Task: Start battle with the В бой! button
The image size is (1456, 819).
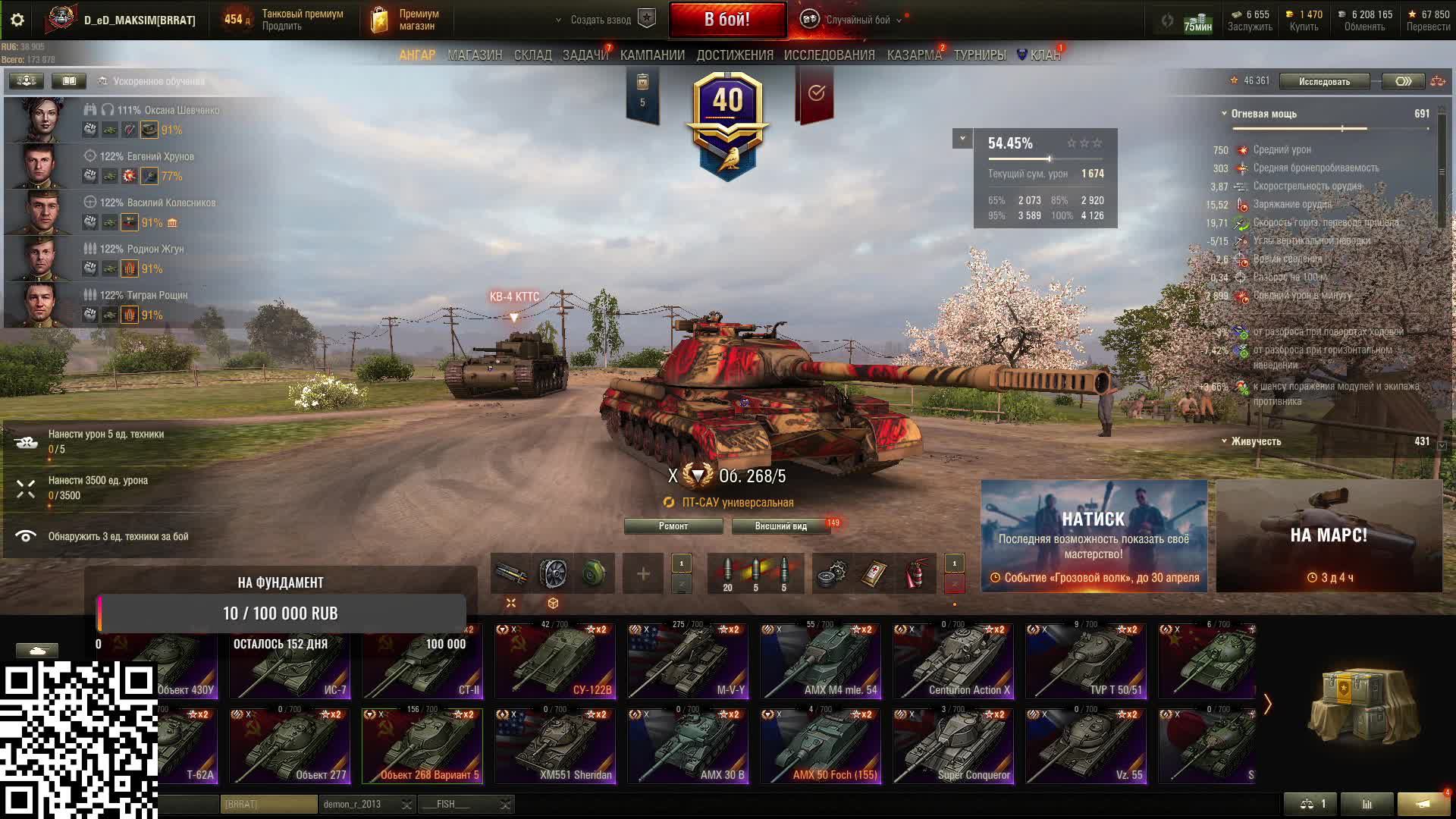Action: coord(727,20)
